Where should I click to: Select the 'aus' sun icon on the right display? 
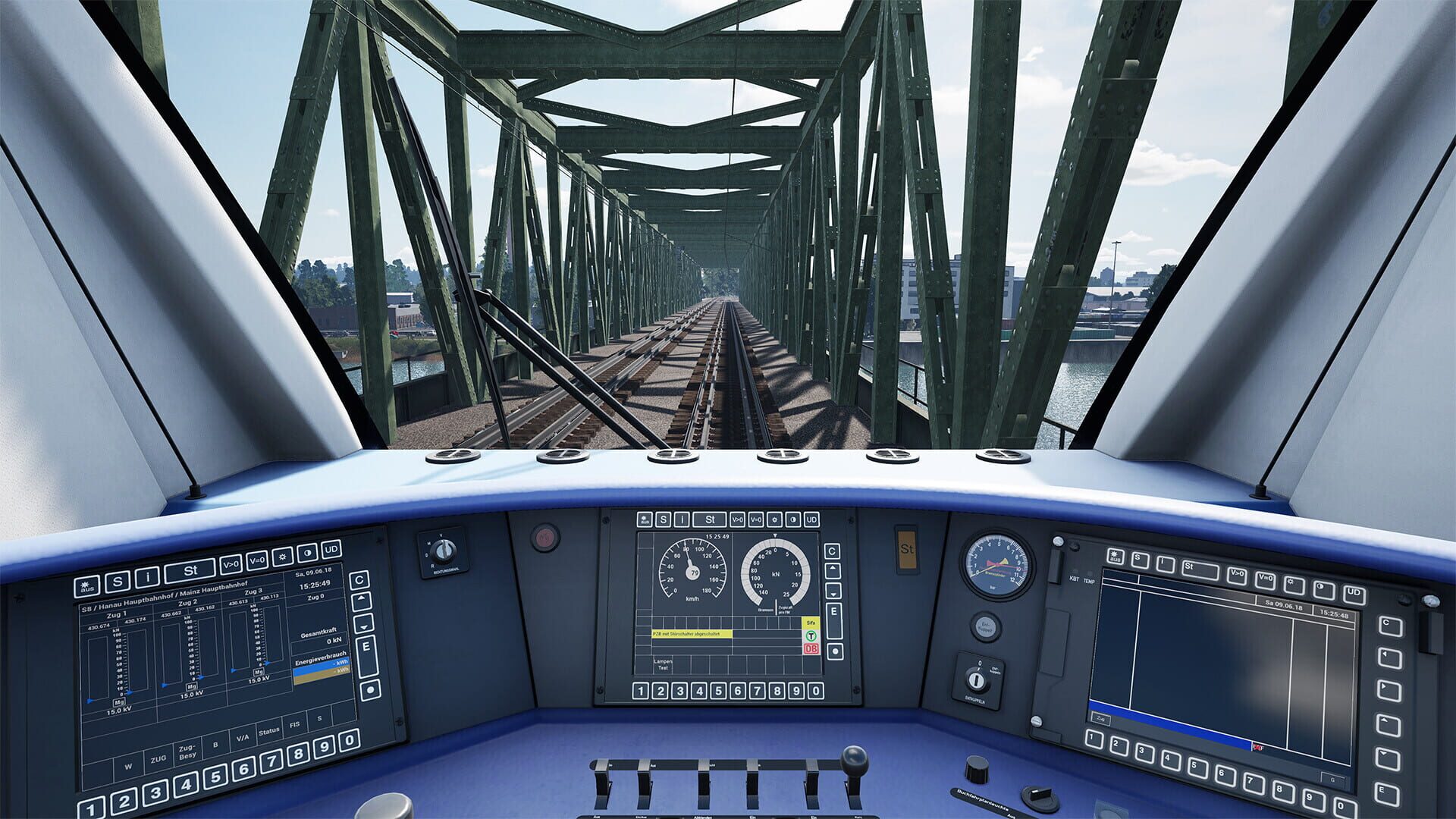point(1116,557)
